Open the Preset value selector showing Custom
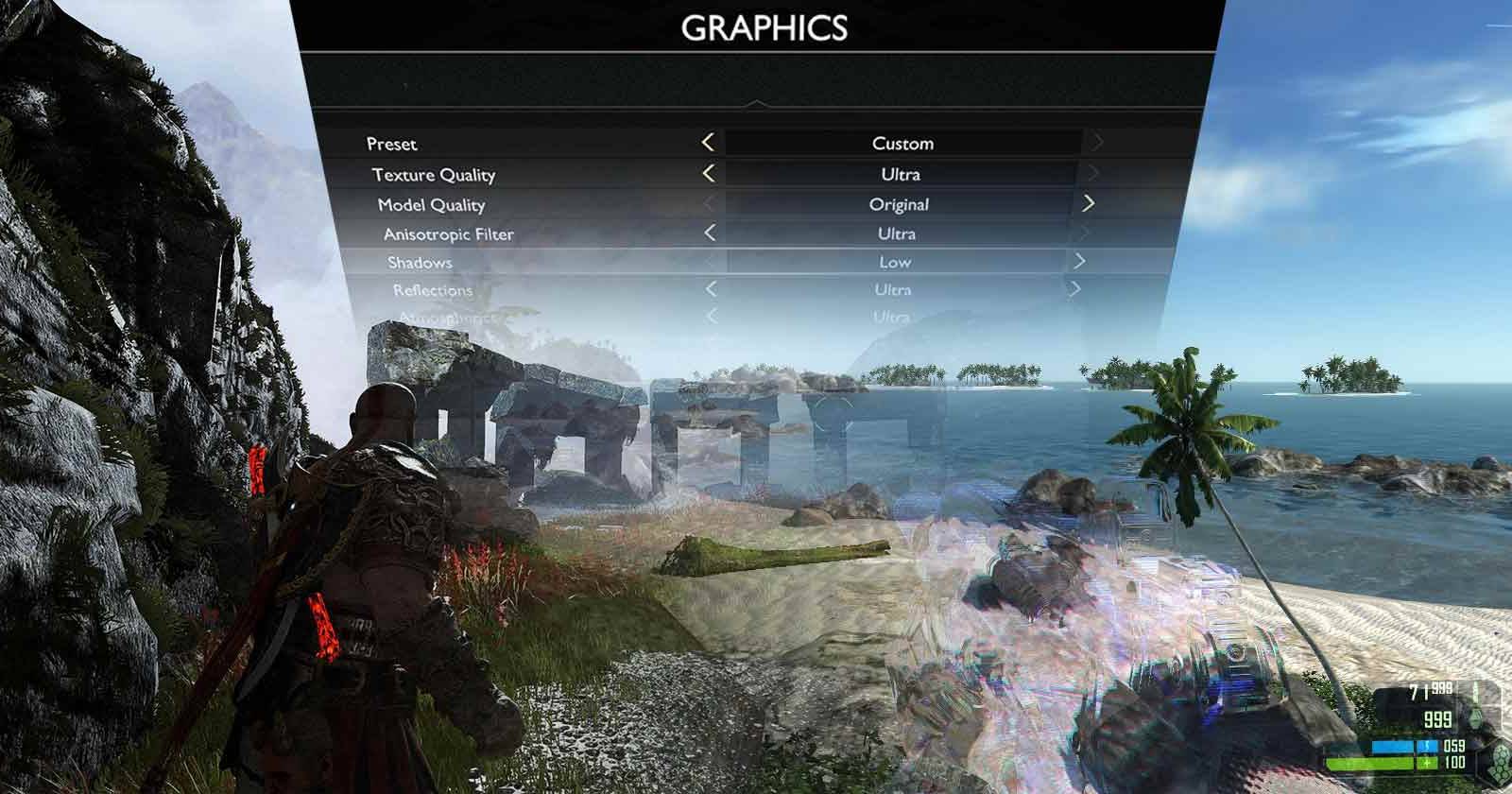 [x=903, y=144]
